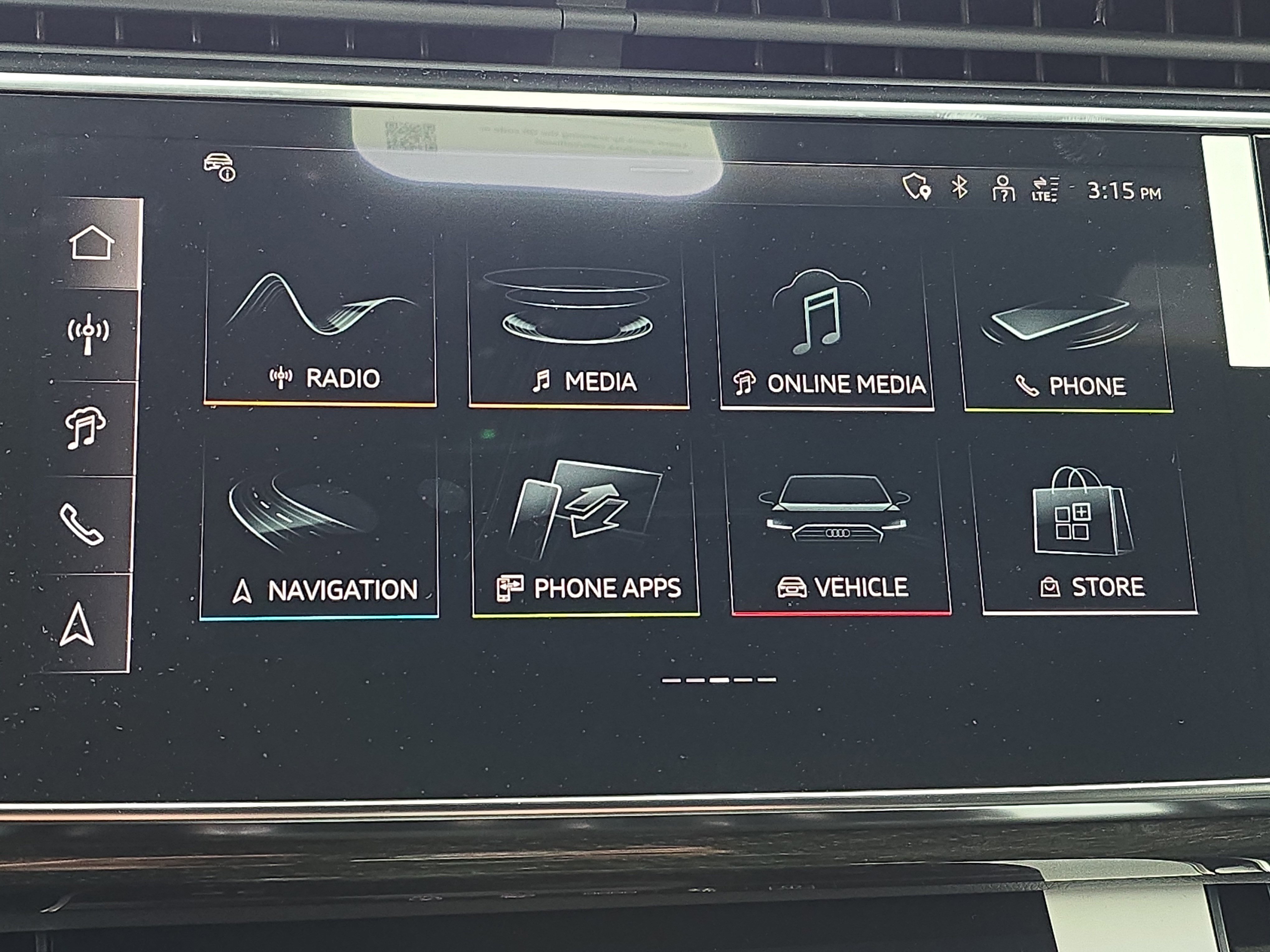Open the cloud music sidebar shortcut
Viewport: 1270px width, 952px height.
pyautogui.click(x=85, y=427)
